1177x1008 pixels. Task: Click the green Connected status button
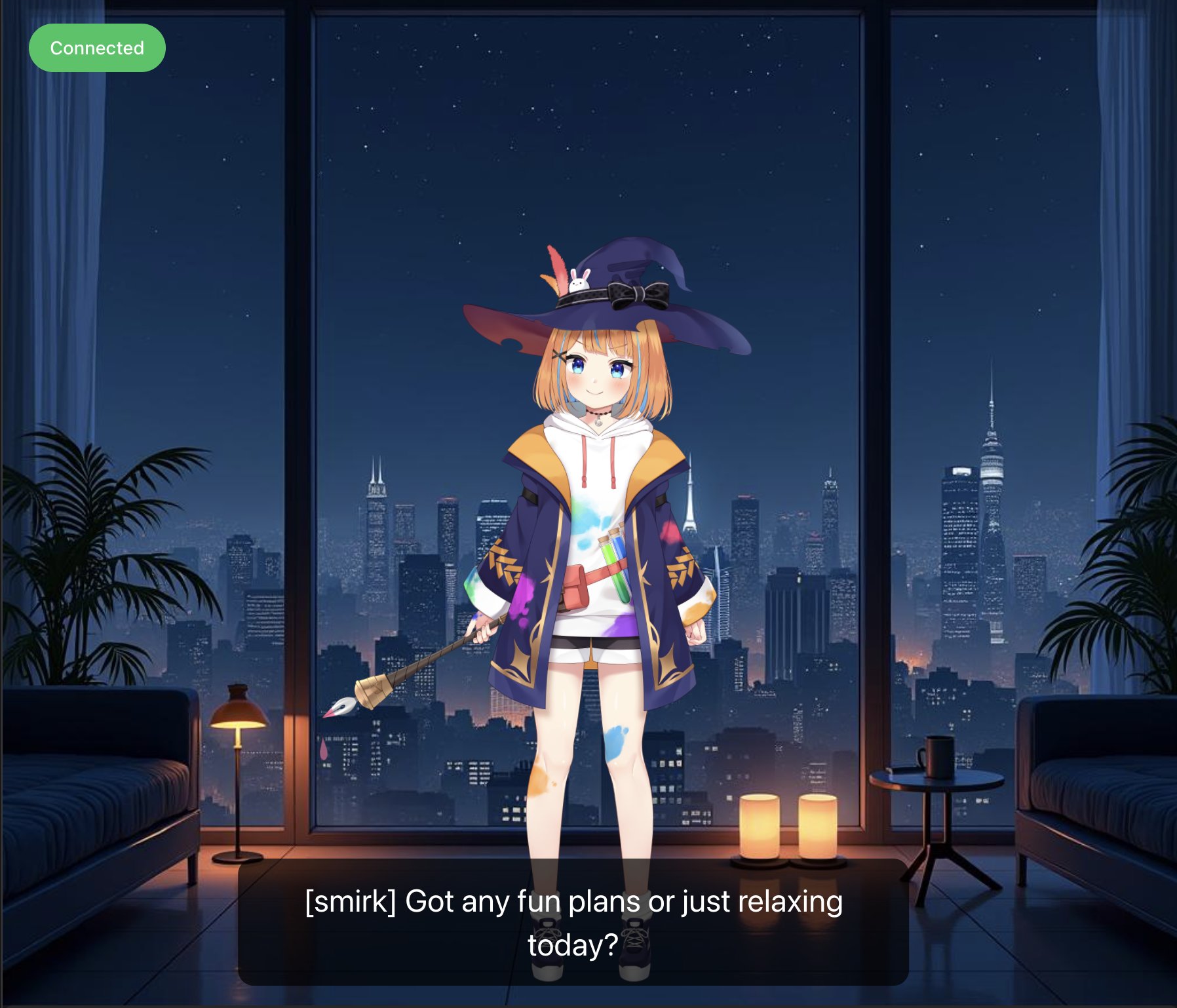coord(97,48)
